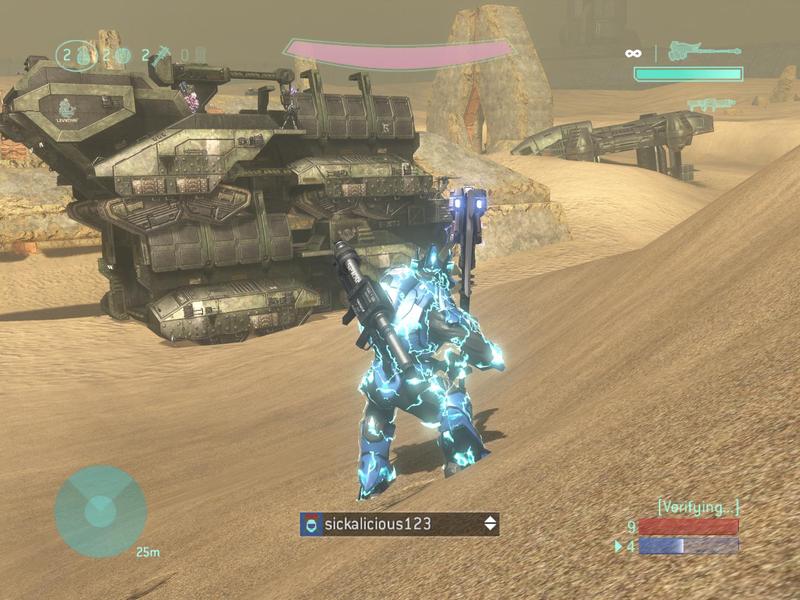Click the circular motion tracker radar
The height and width of the screenshot is (600, 800).
point(100,511)
